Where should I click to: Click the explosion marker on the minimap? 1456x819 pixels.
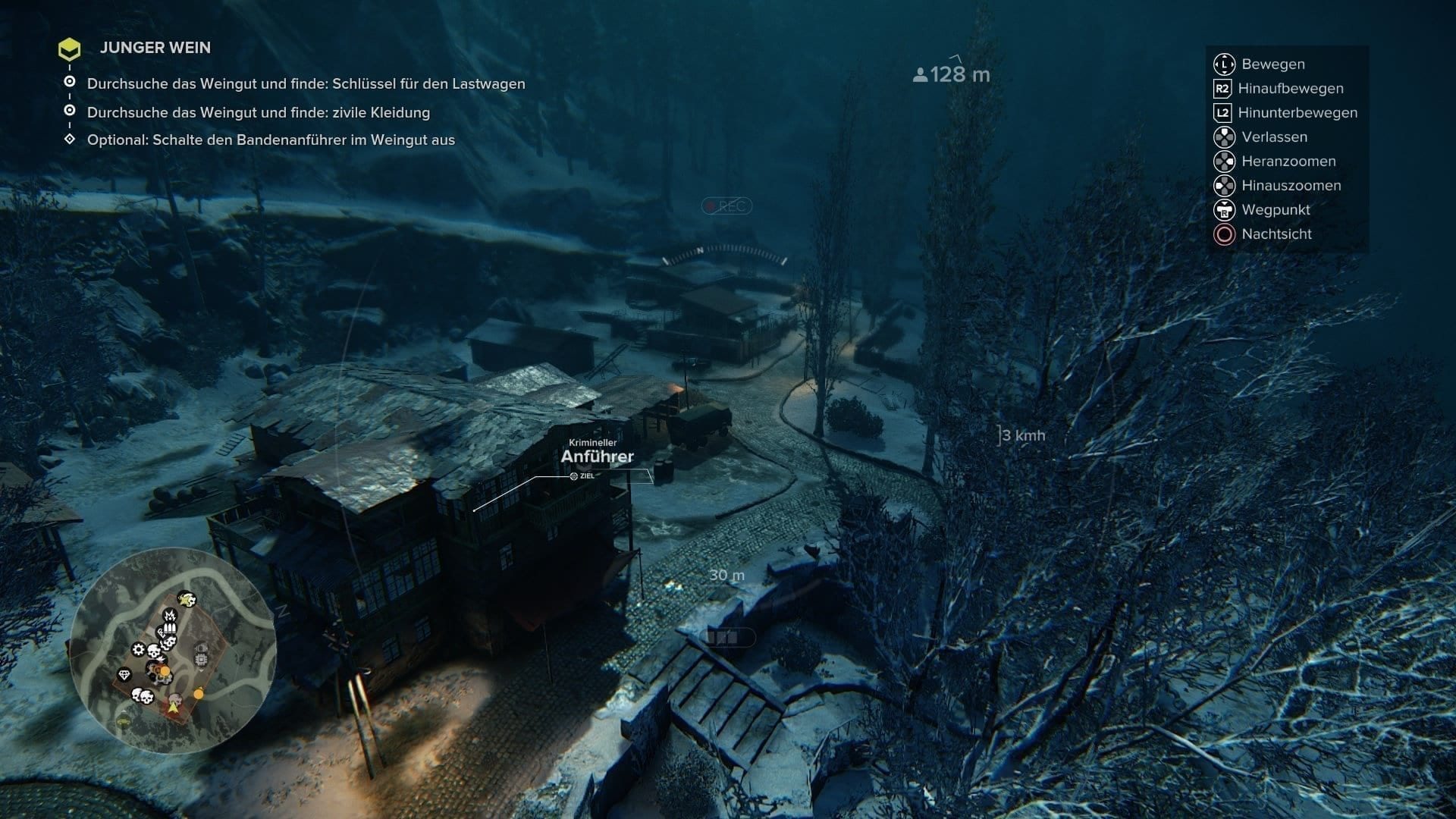(x=171, y=613)
